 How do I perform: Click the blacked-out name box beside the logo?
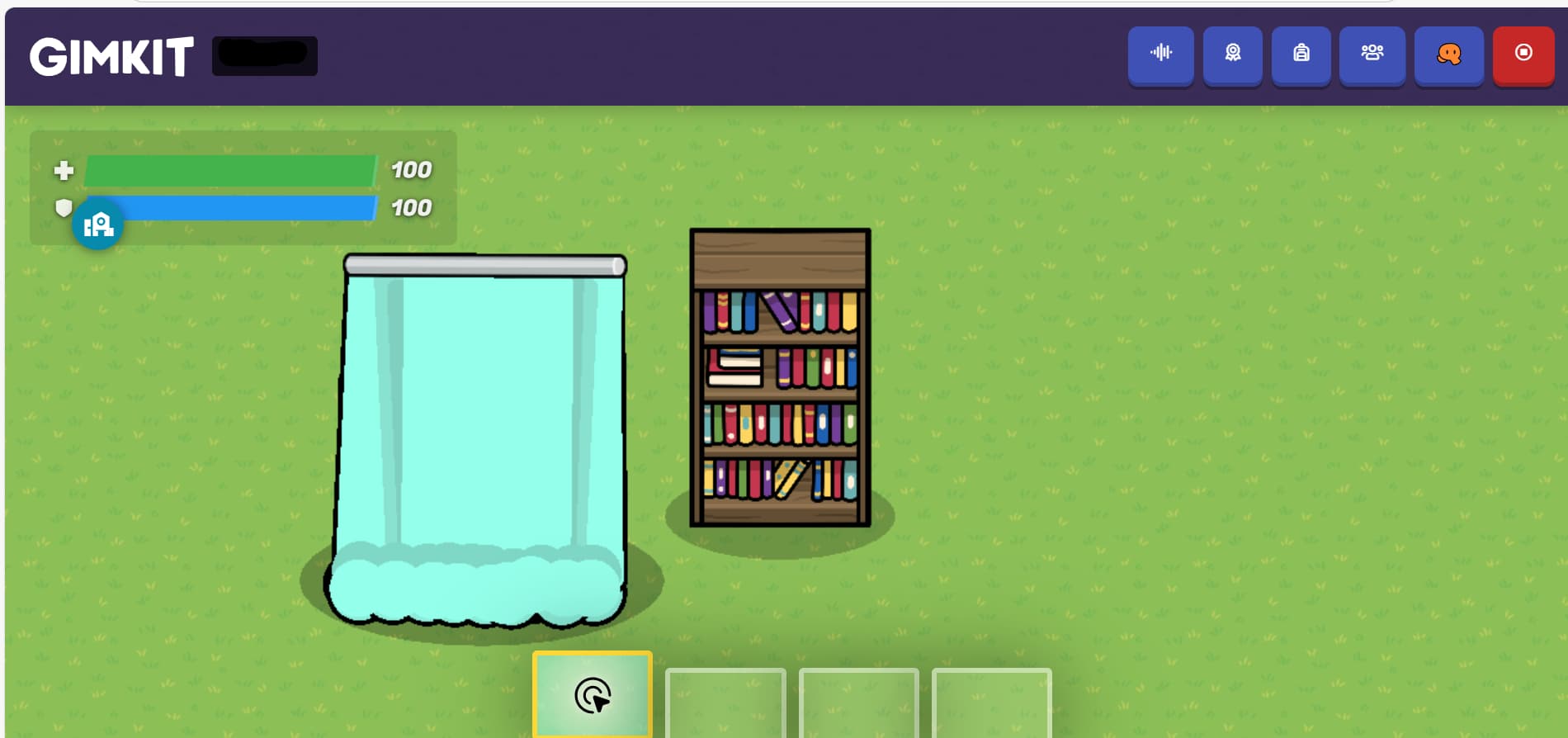pyautogui.click(x=264, y=54)
